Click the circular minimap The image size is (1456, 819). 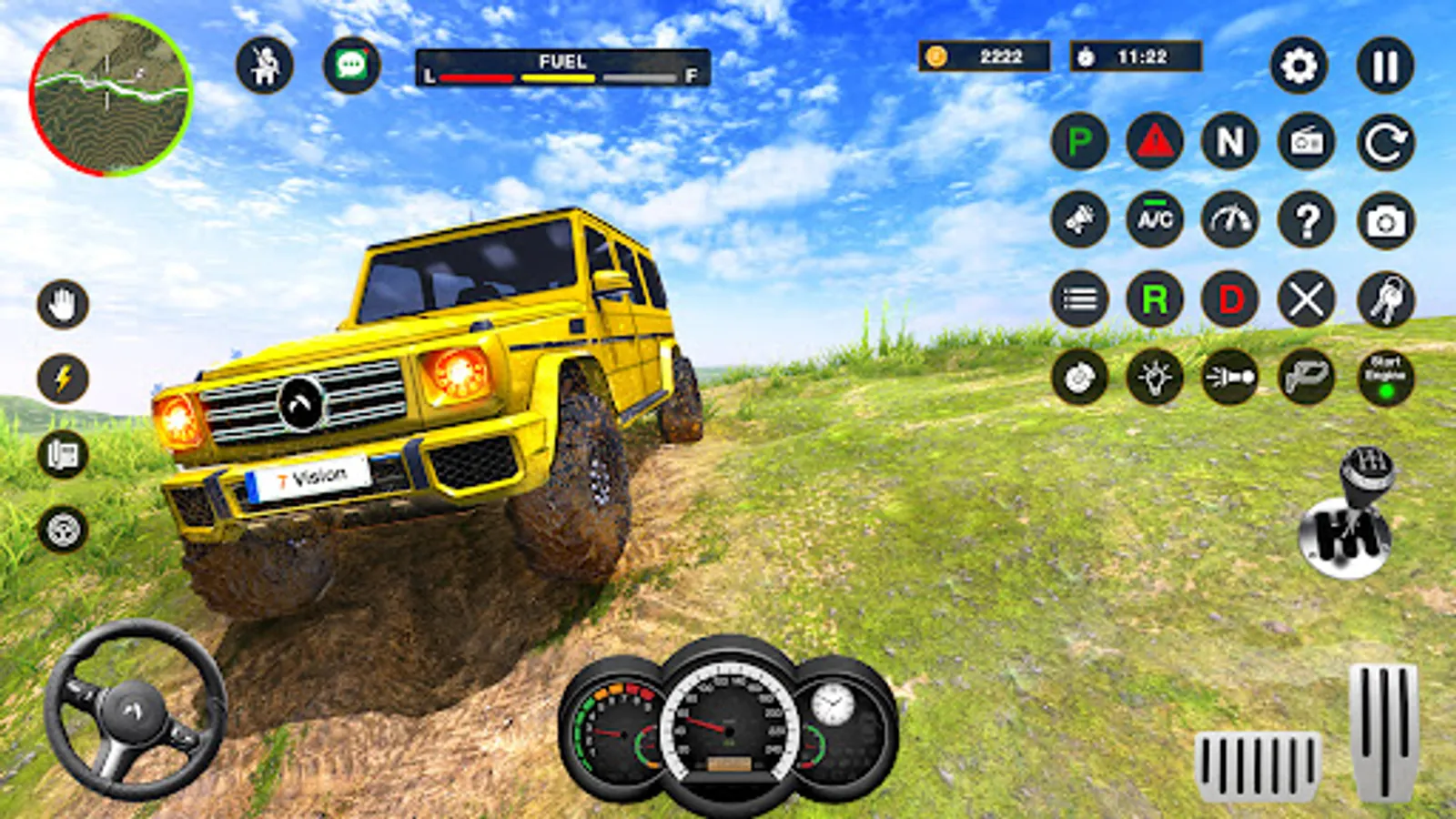(x=110, y=94)
